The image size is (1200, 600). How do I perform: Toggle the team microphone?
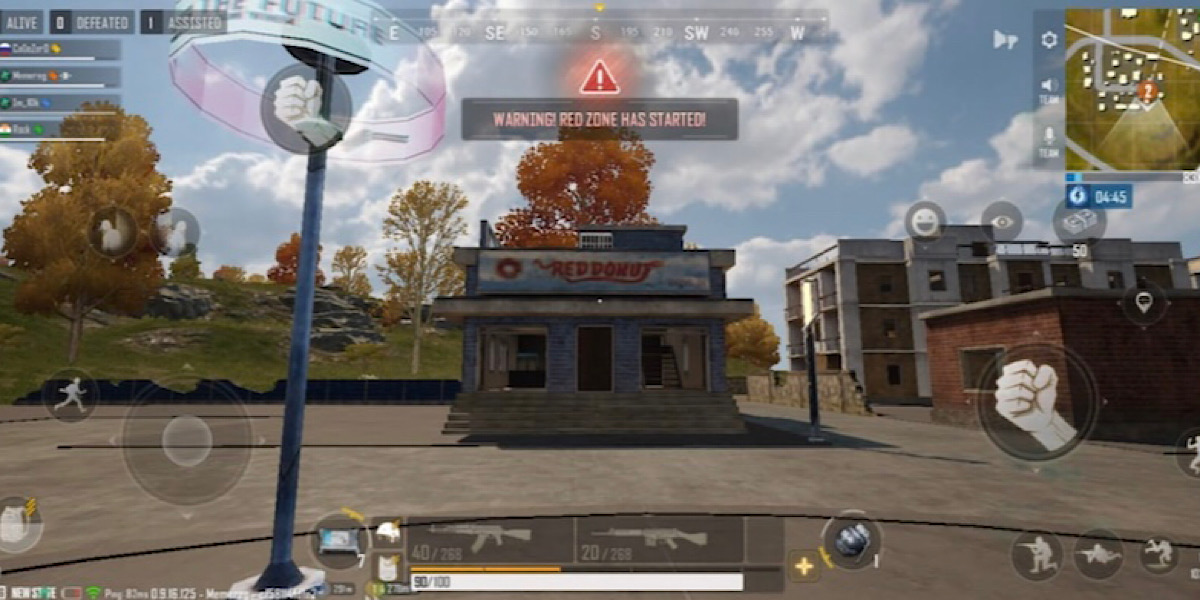1049,140
